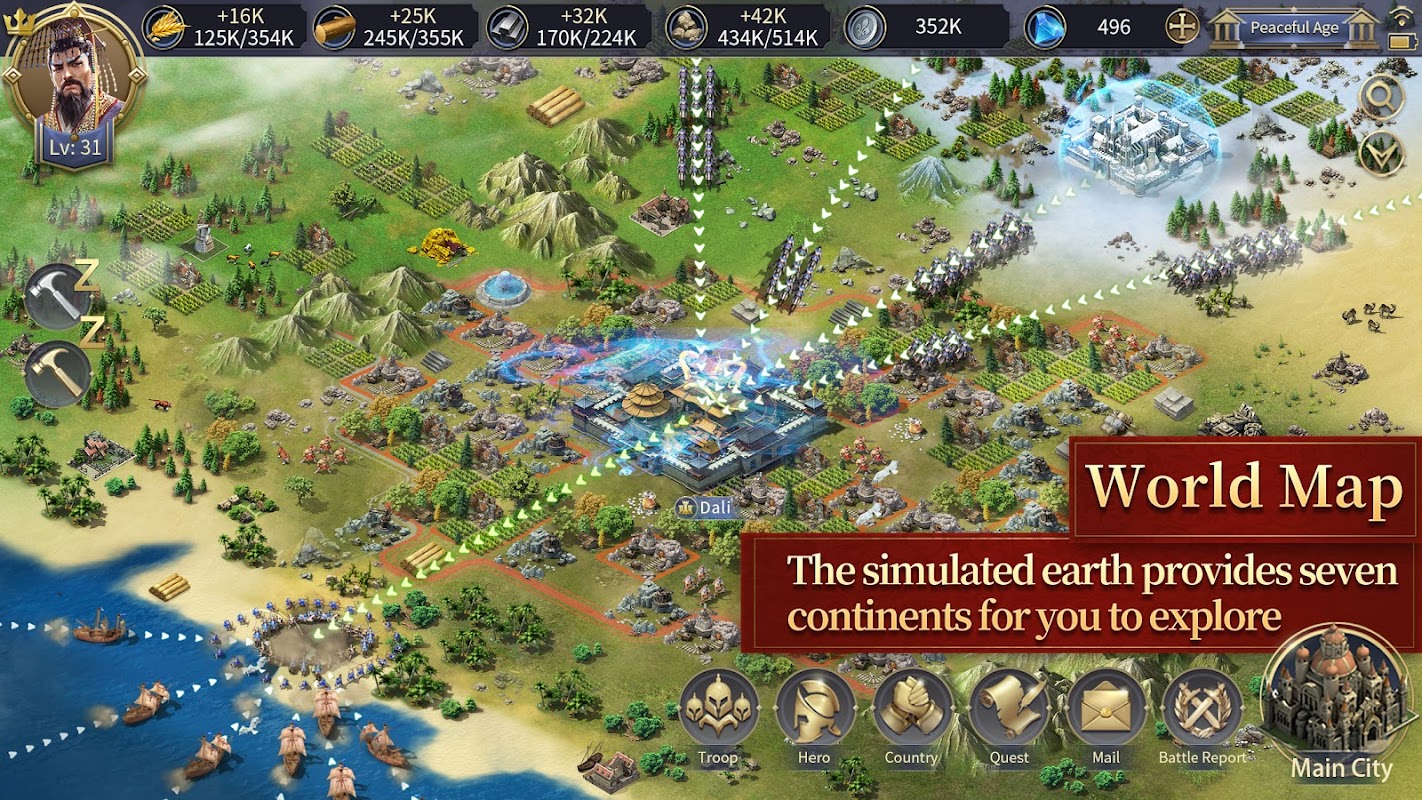
Task: Select the upper idle builder hammer
Action: tap(57, 297)
